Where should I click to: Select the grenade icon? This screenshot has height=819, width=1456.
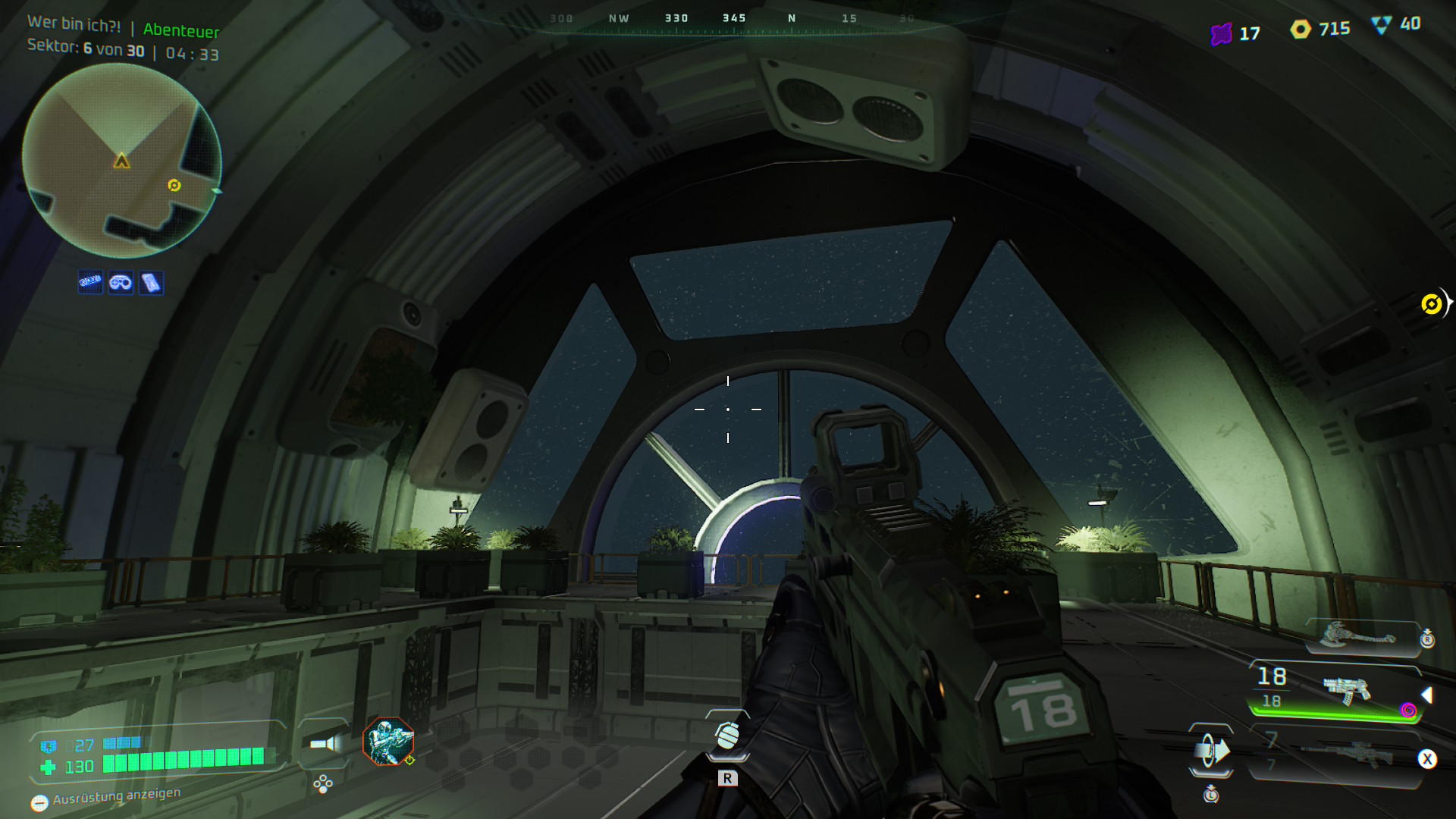pos(727,735)
